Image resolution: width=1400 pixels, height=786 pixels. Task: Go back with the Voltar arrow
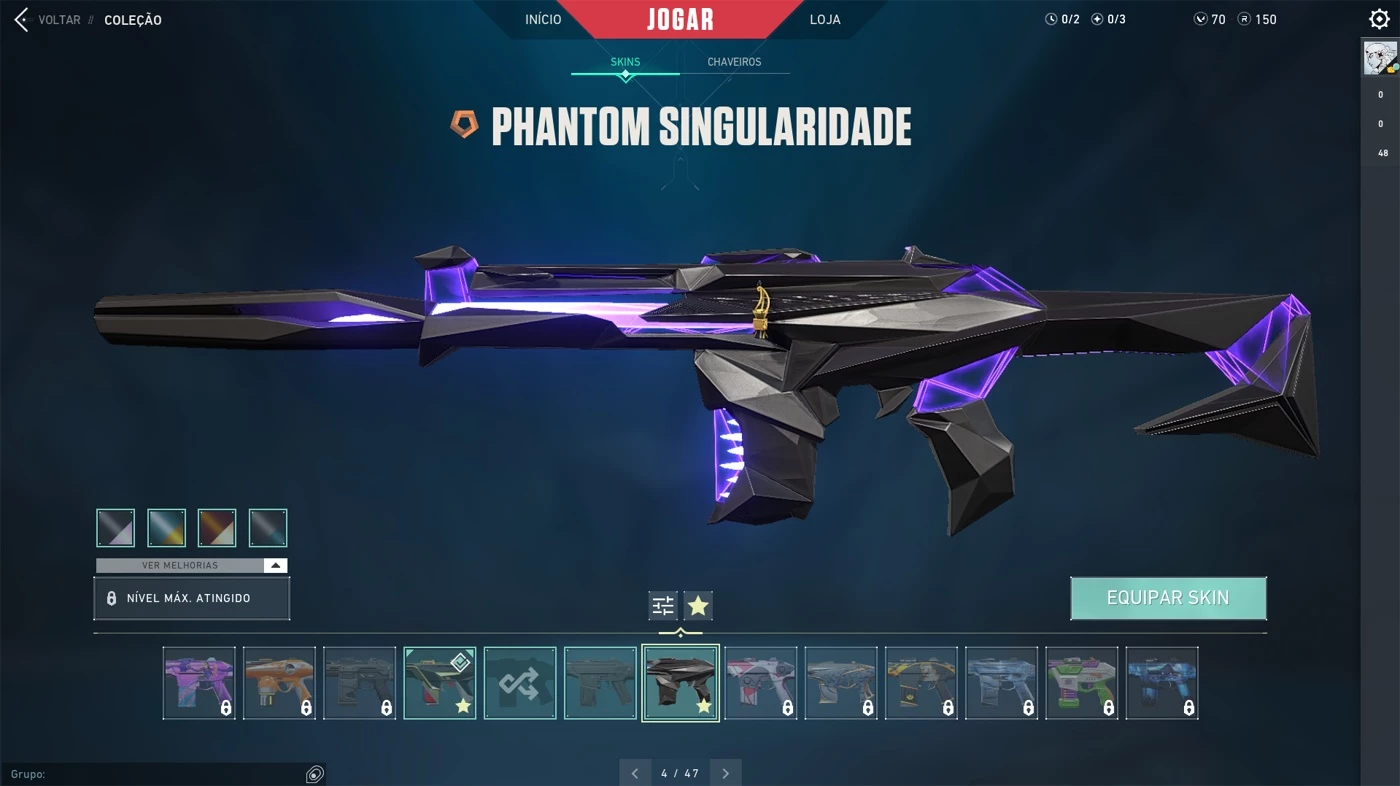(x=22, y=20)
